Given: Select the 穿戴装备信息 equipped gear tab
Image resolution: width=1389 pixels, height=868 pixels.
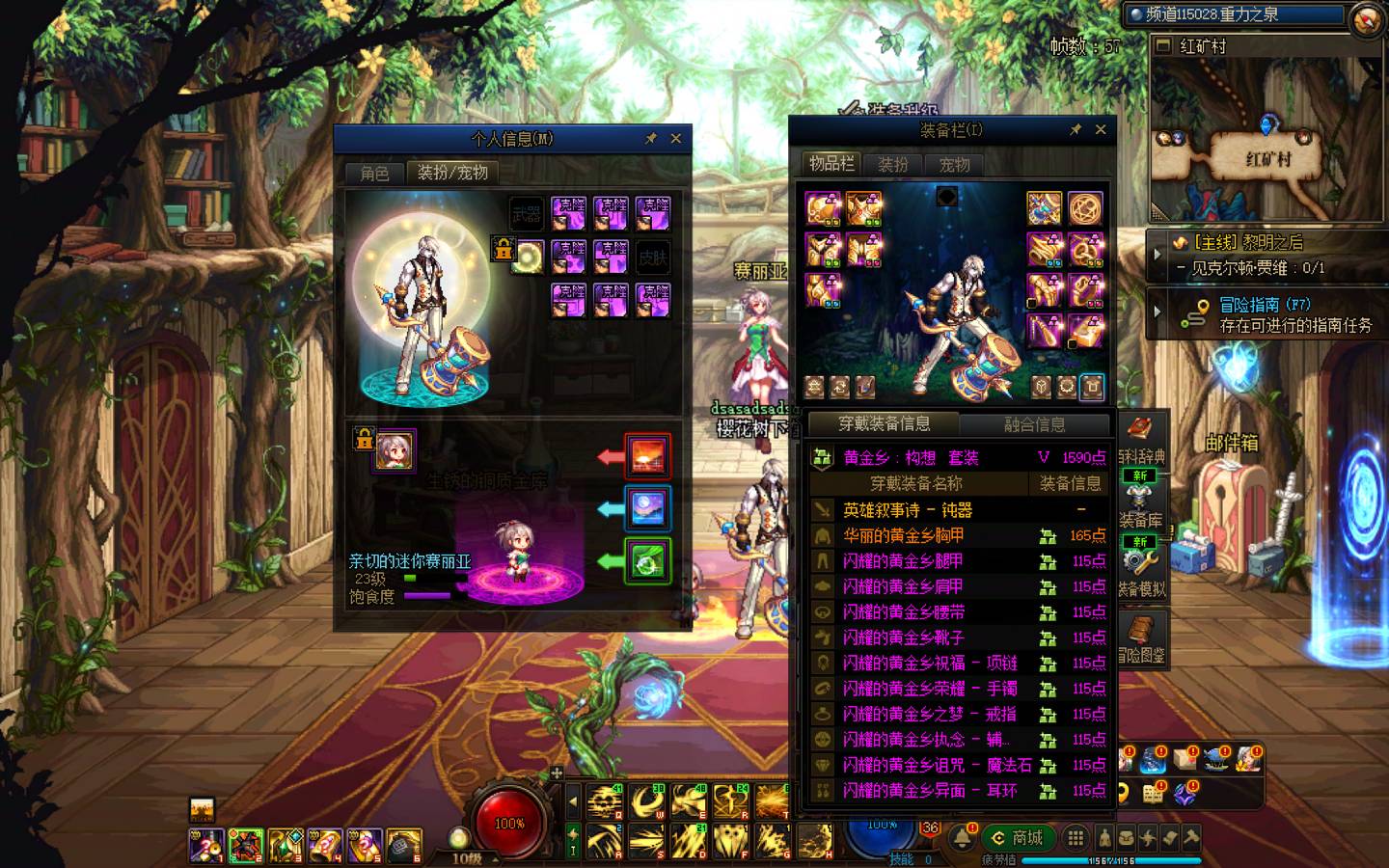Looking at the screenshot, I should point(884,424).
